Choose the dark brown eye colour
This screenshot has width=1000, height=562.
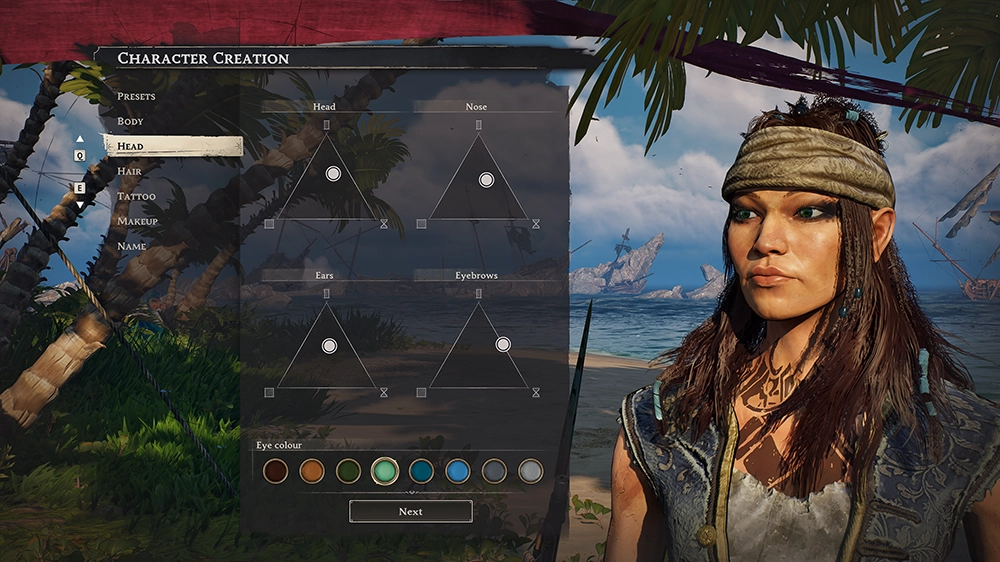pyautogui.click(x=275, y=471)
